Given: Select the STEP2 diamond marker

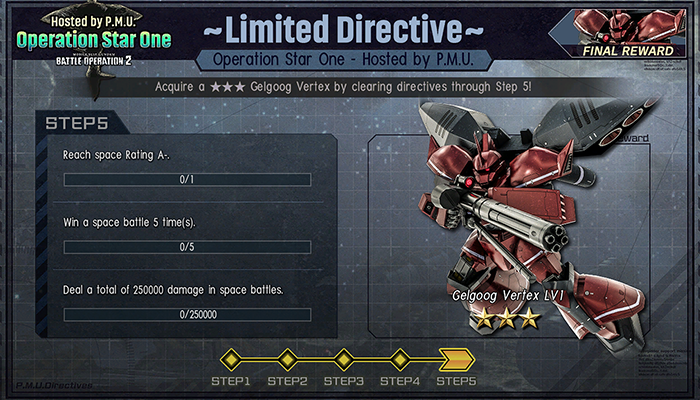Looking at the screenshot, I should [288, 358].
